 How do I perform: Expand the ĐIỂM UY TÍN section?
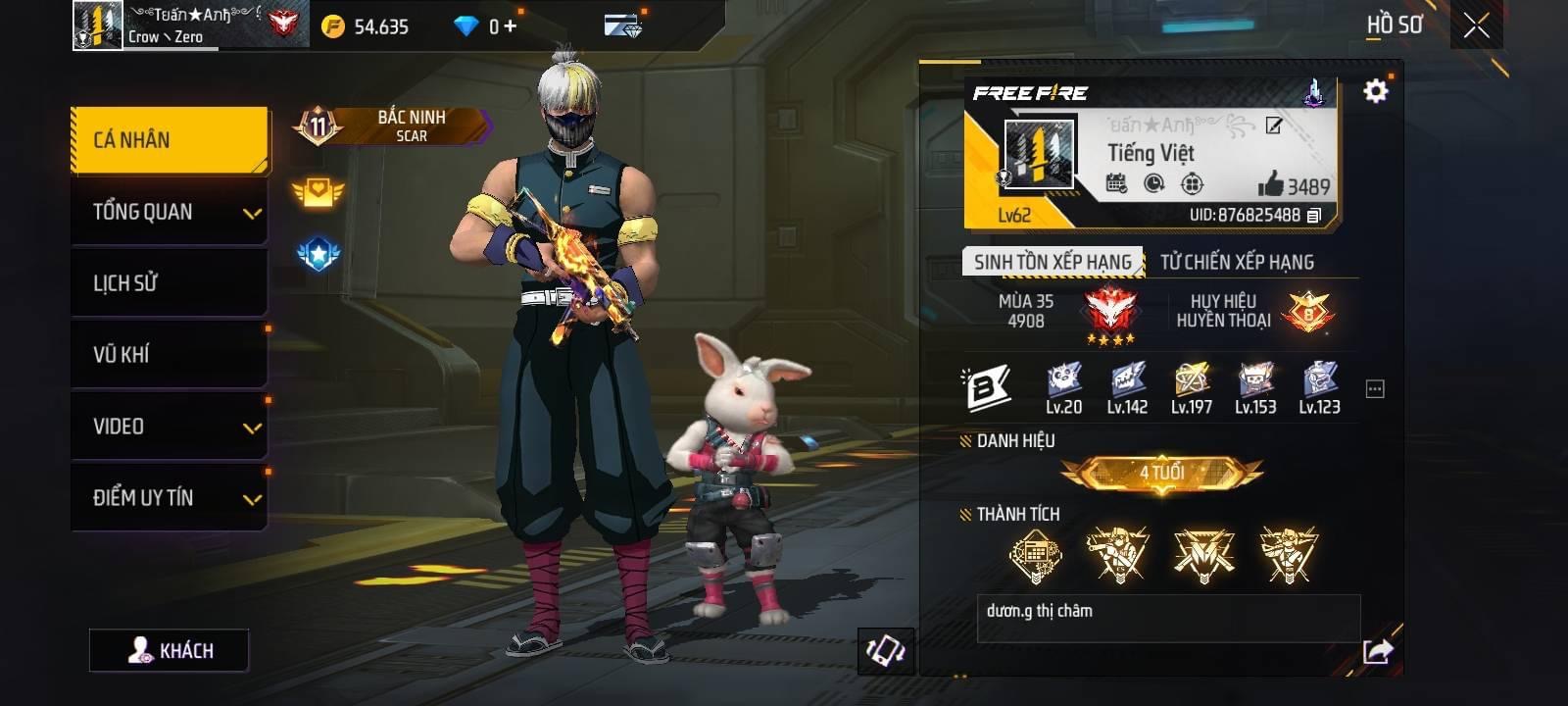pyautogui.click(x=169, y=498)
